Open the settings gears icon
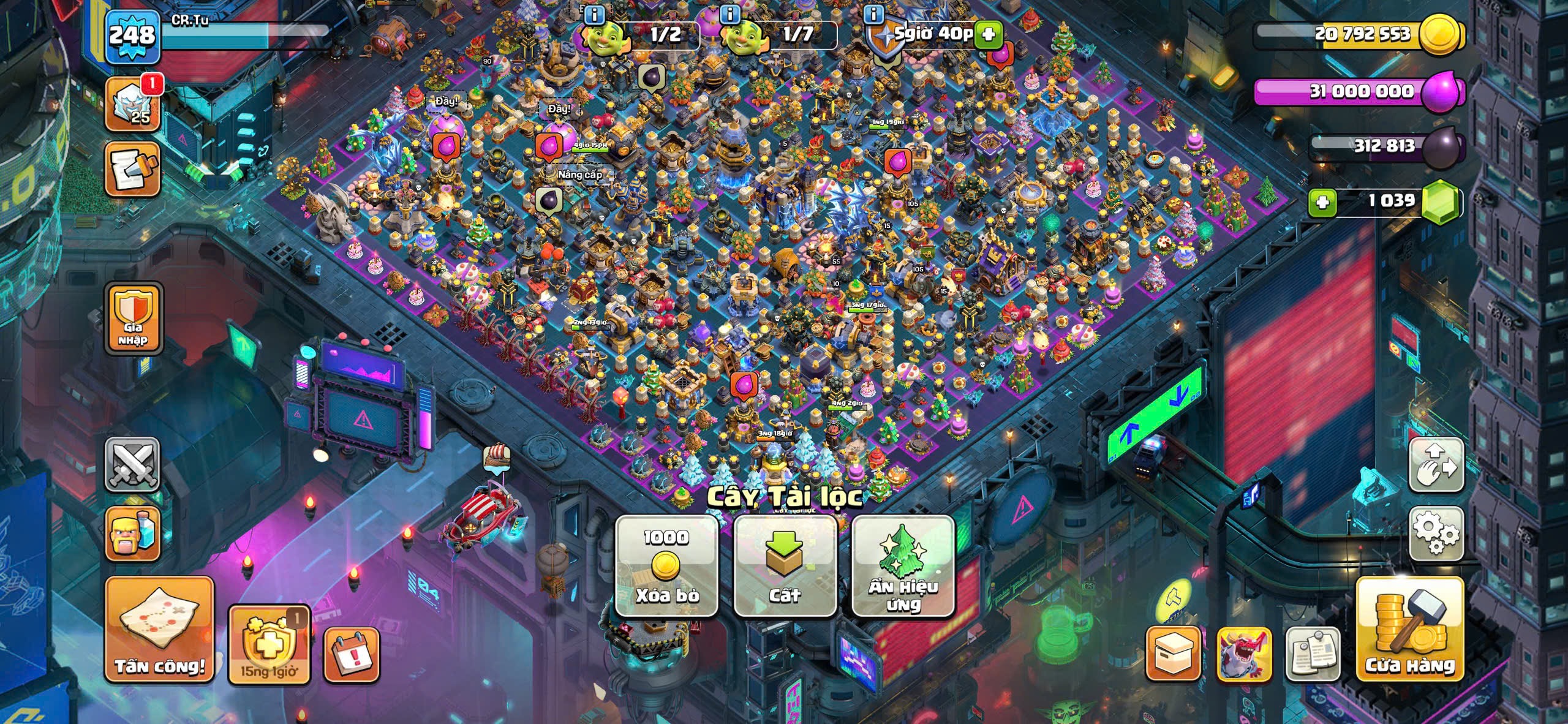This screenshot has height=724, width=1568. coord(1436,534)
